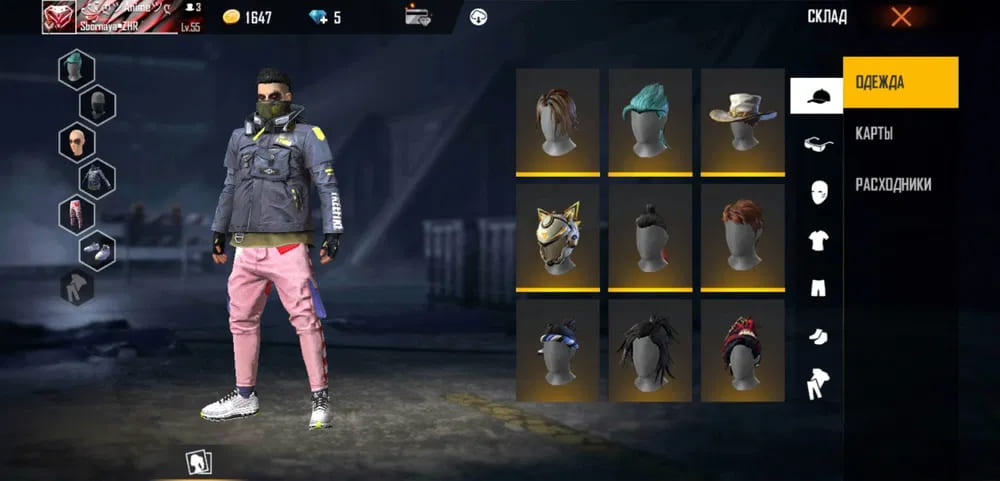The image size is (1000, 481).
Task: Select the black top-knot hairstyle
Action: [x=650, y=236]
